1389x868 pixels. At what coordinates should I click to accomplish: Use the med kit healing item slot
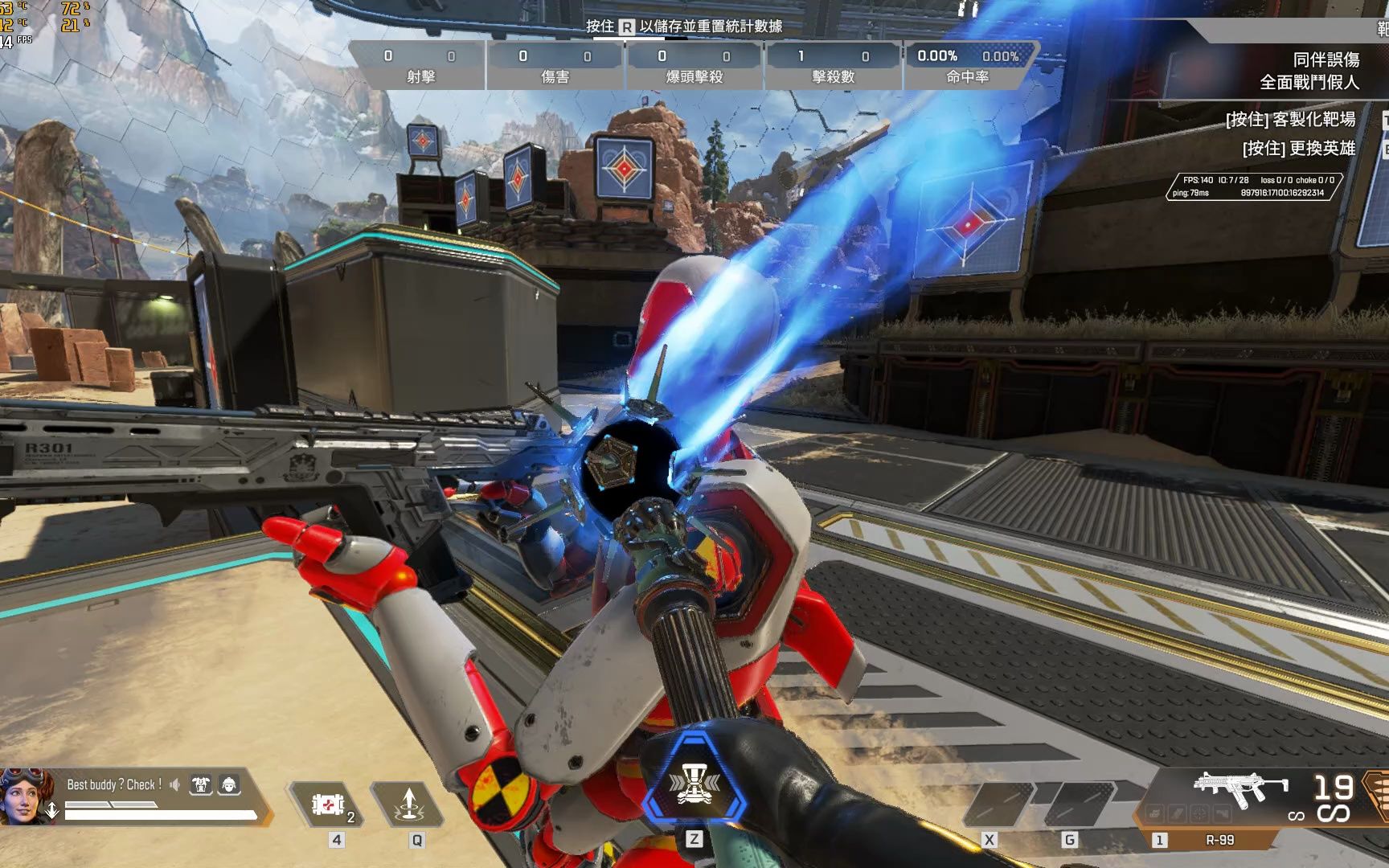(330, 804)
